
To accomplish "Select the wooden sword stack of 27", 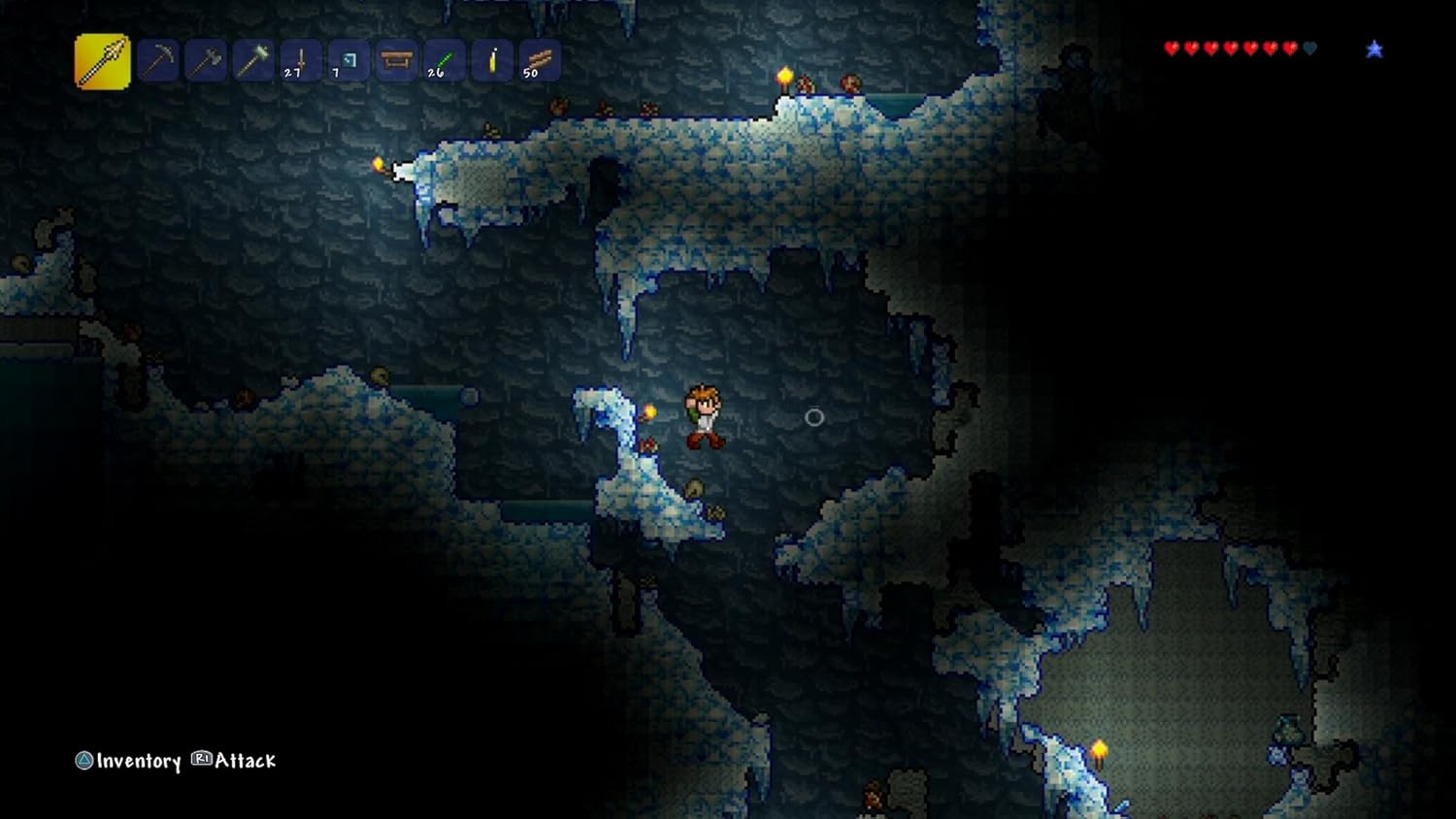I will click(x=299, y=60).
